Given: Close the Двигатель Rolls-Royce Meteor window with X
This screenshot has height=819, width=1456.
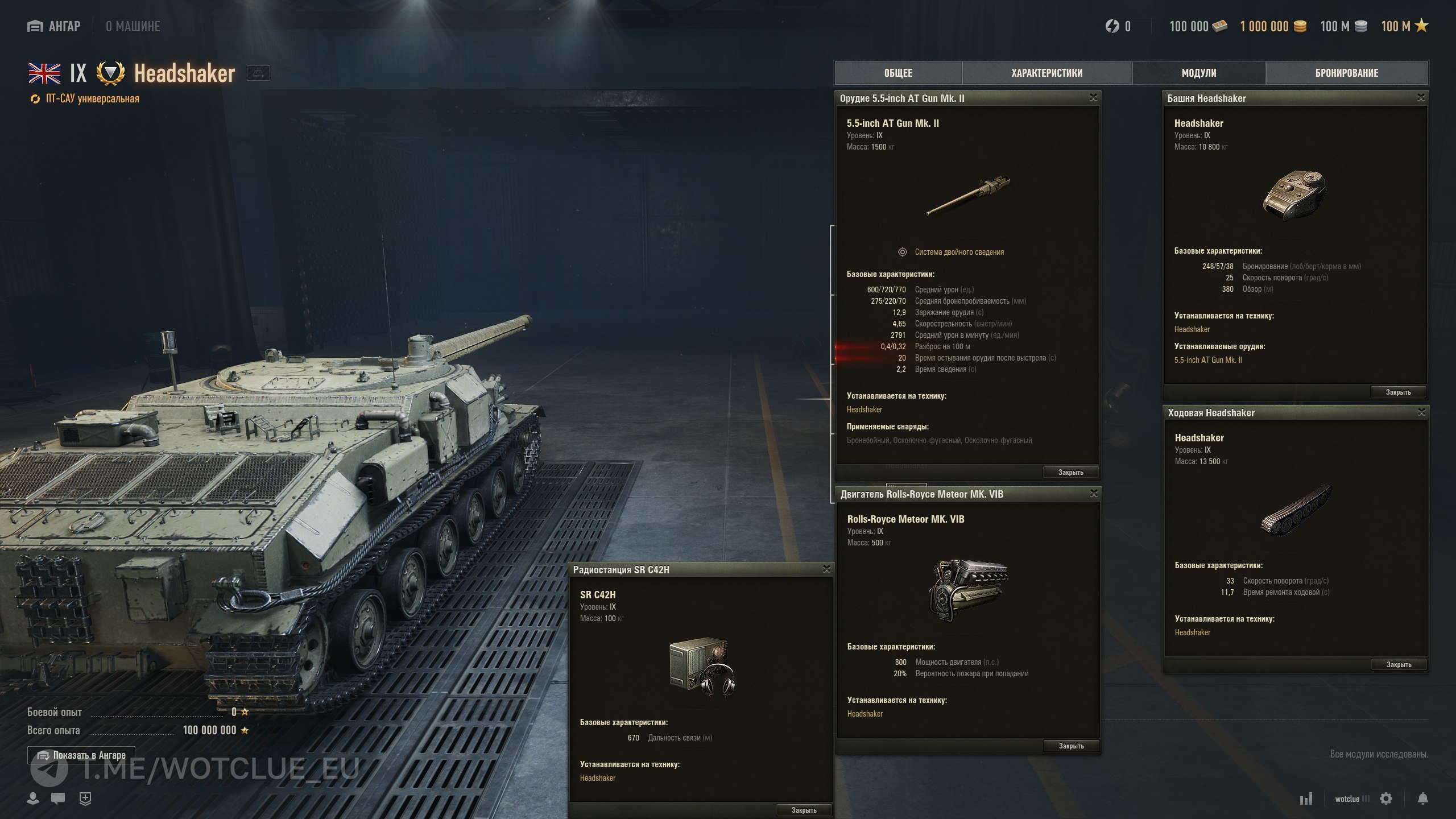Looking at the screenshot, I should 1094,494.
